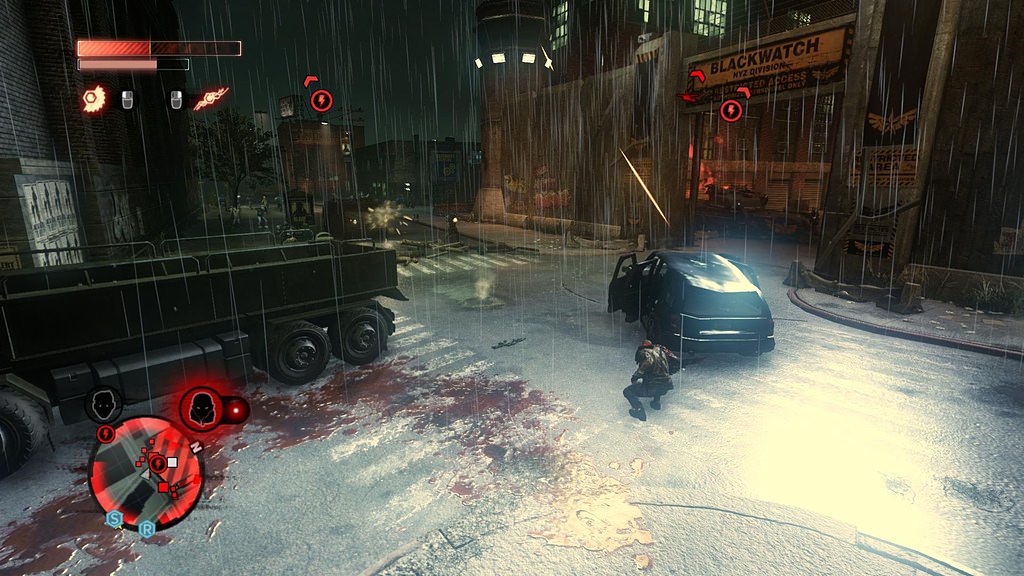Select the sawblade power icon

tap(93, 98)
